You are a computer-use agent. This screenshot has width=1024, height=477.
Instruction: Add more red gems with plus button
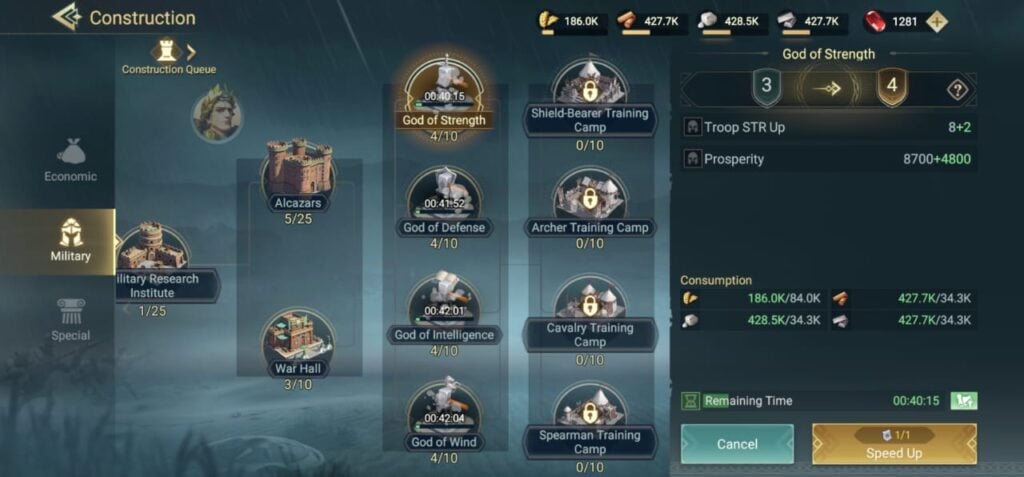pyautogui.click(x=936, y=23)
